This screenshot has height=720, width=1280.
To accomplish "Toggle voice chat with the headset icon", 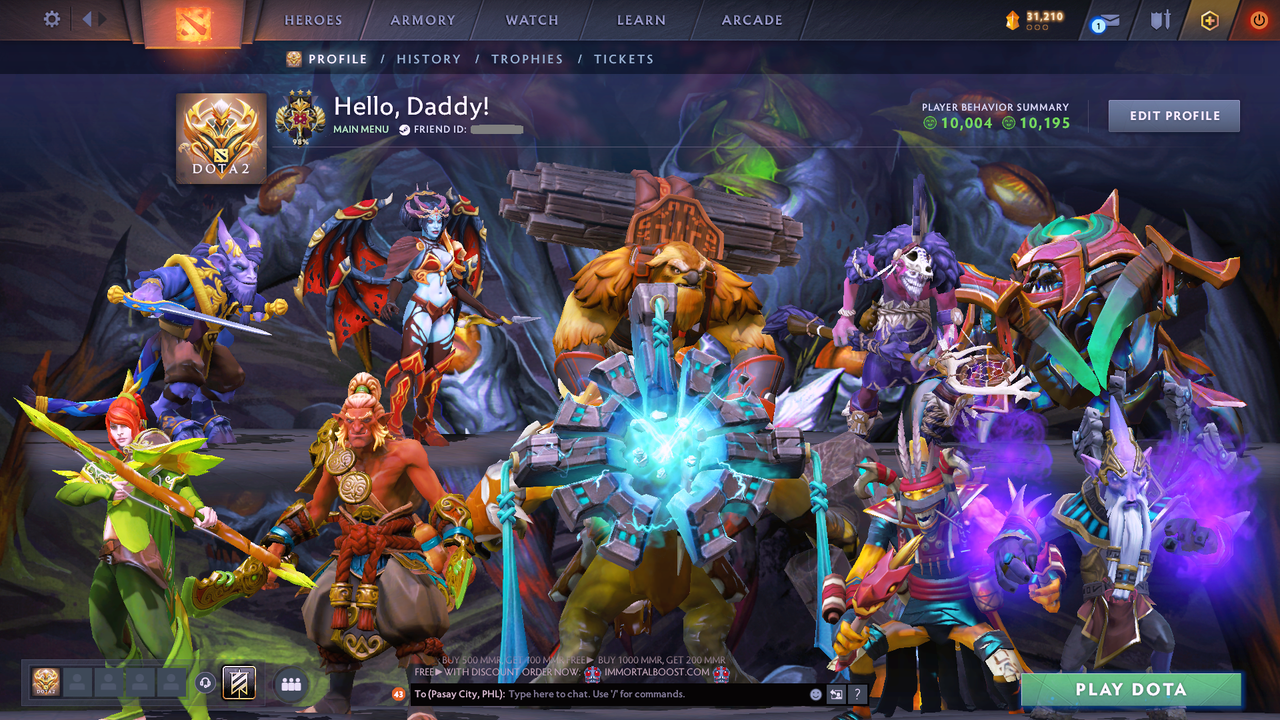I will click(x=207, y=684).
